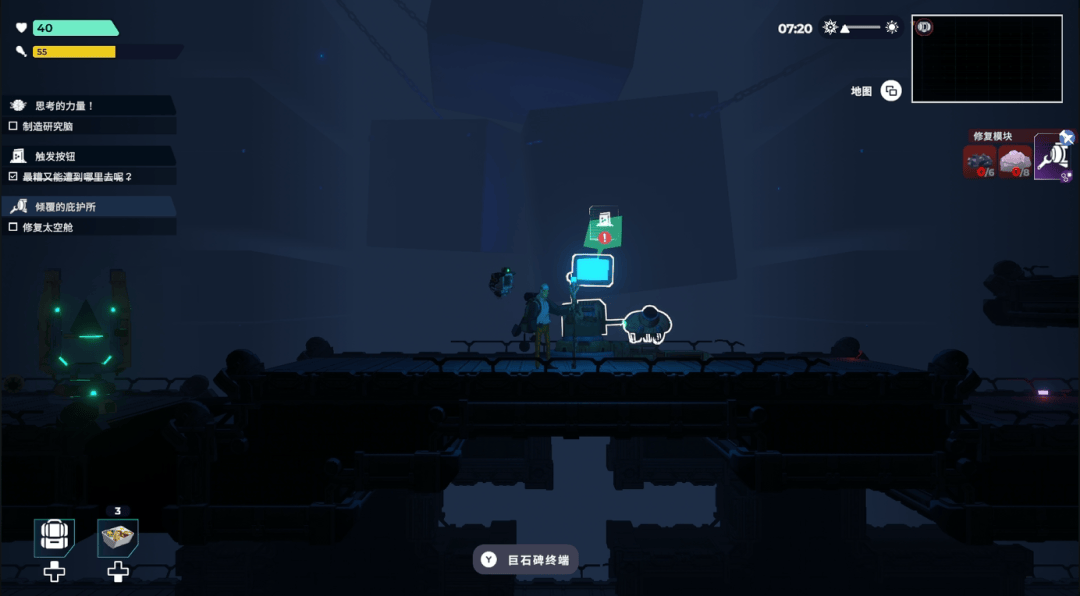Click the 修复太空舱 objective row
Viewport: 1080px width, 596px height.
pyautogui.click(x=88, y=228)
